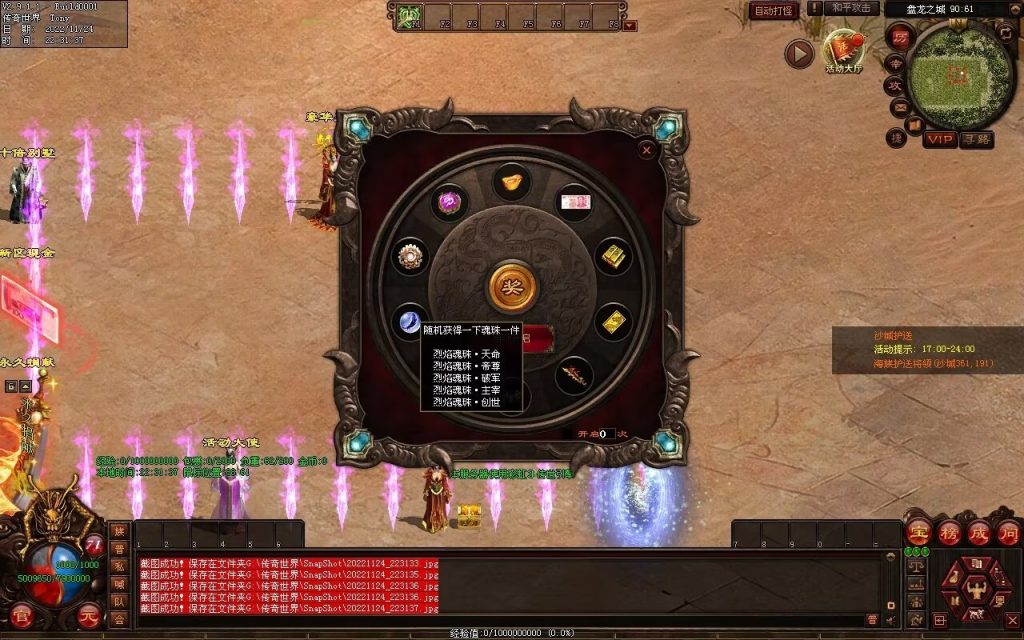This screenshot has height=640, width=1024.
Task: Toggle 自动打怪 auto-fight button
Action: coord(775,11)
